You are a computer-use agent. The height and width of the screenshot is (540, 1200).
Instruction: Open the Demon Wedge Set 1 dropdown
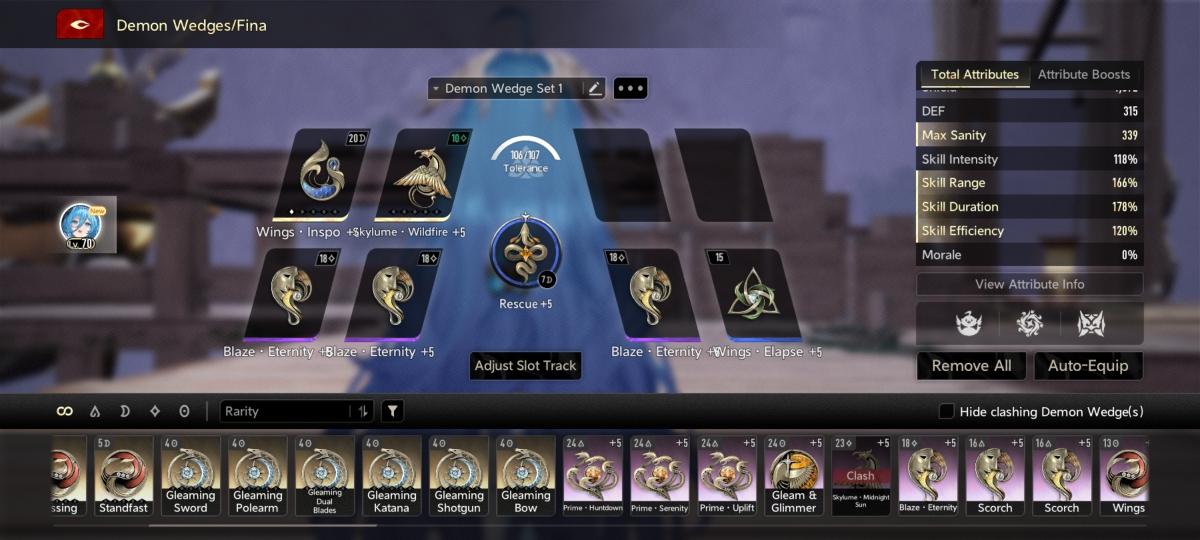tap(504, 89)
